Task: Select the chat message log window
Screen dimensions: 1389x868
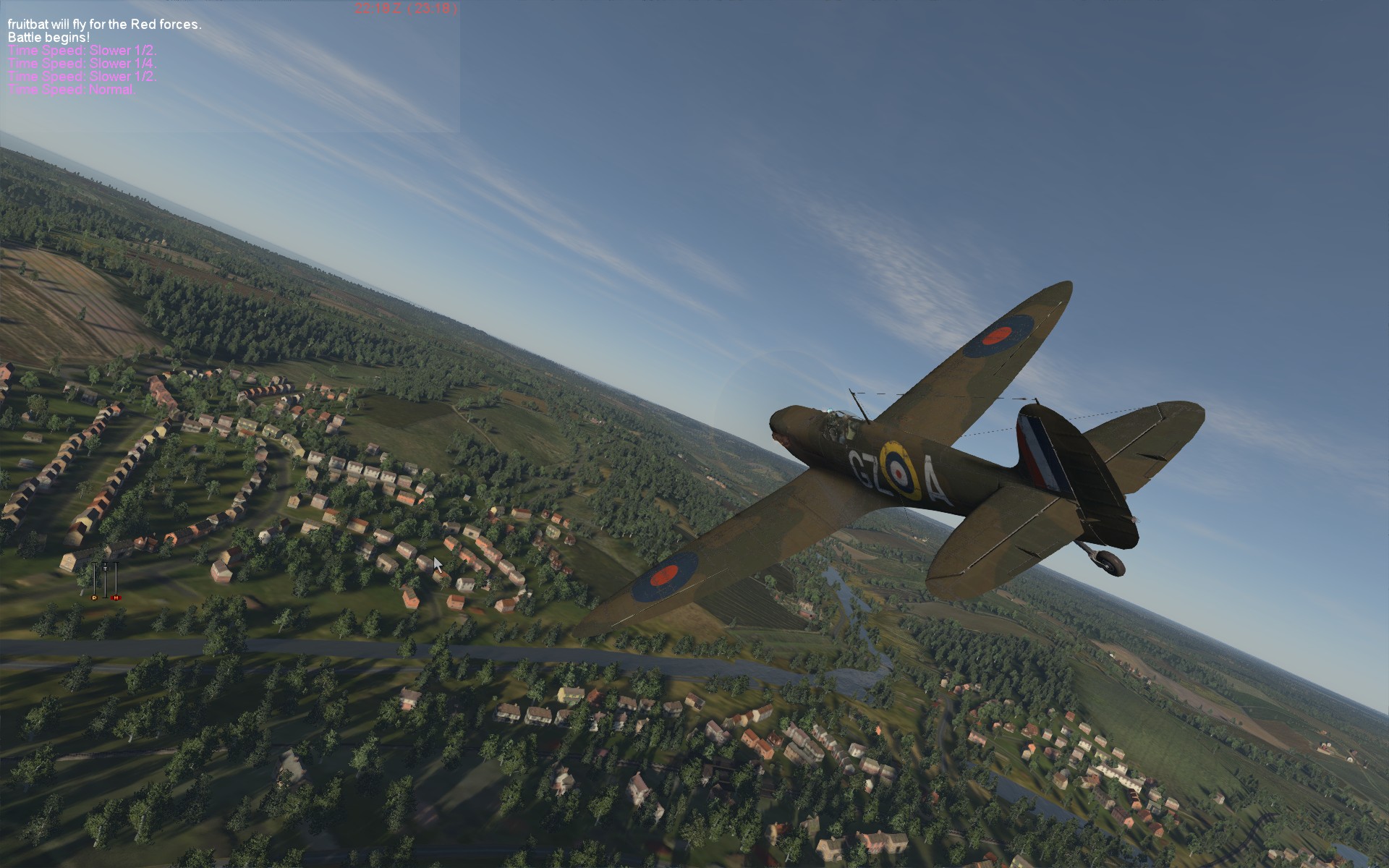Action: [230, 67]
